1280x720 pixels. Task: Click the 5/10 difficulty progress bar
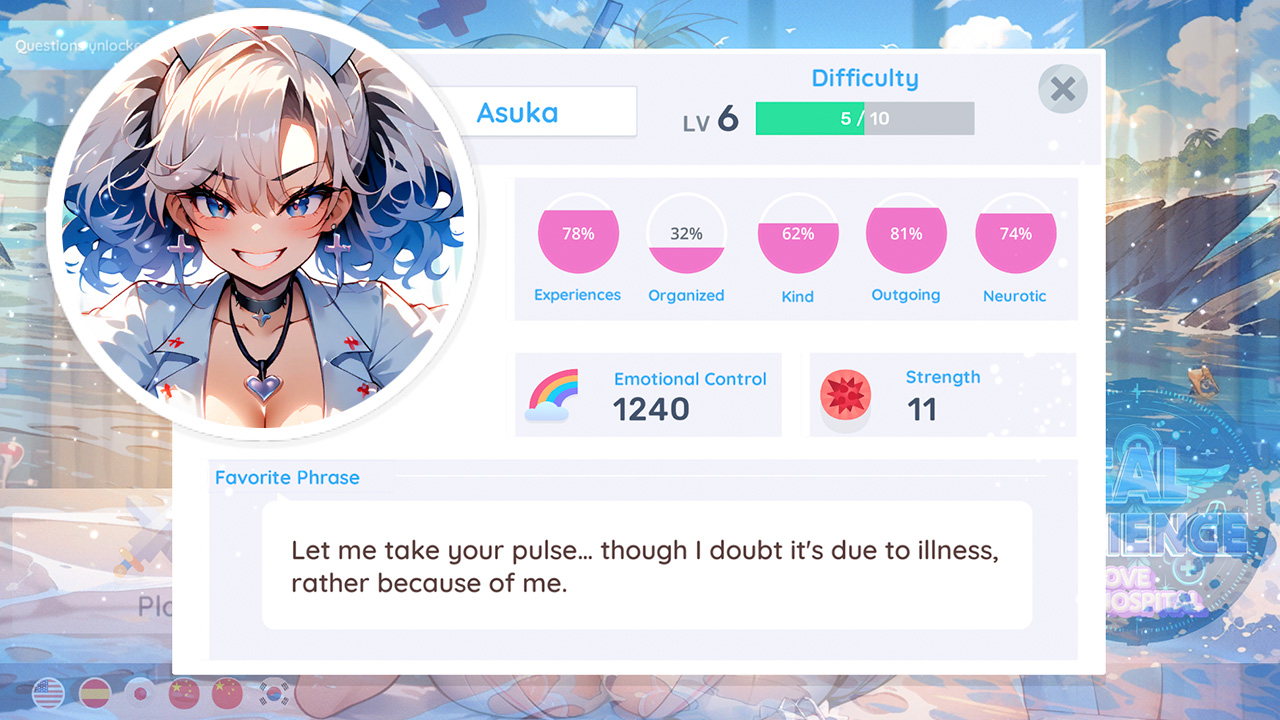point(864,118)
